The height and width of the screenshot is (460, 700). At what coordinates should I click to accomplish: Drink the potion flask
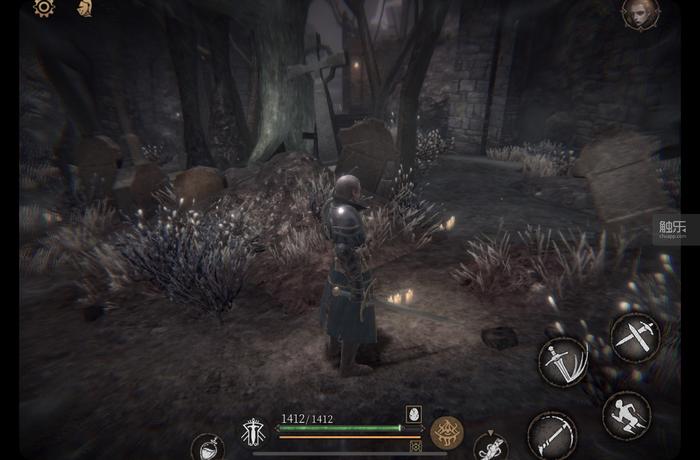pos(207,447)
